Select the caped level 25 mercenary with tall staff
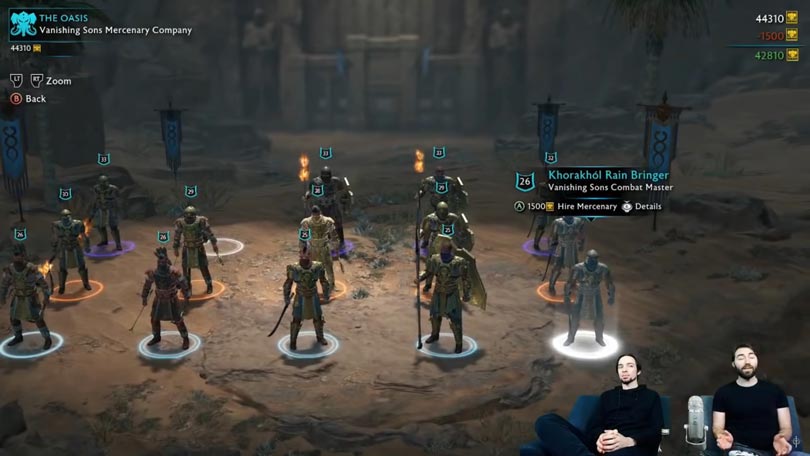This screenshot has height=456, width=810. coord(446,293)
